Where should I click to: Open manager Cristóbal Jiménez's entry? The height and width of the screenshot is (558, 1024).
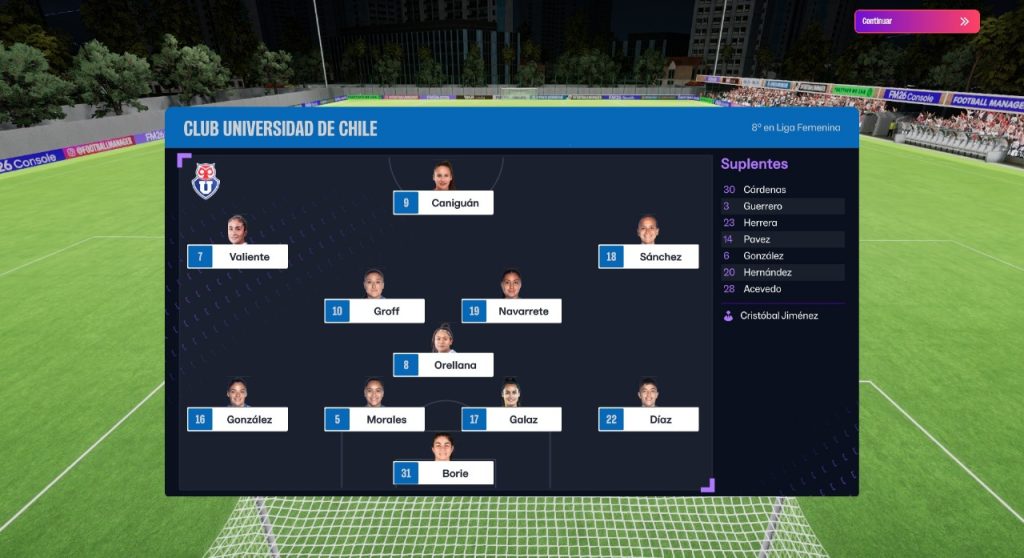[x=778, y=316]
